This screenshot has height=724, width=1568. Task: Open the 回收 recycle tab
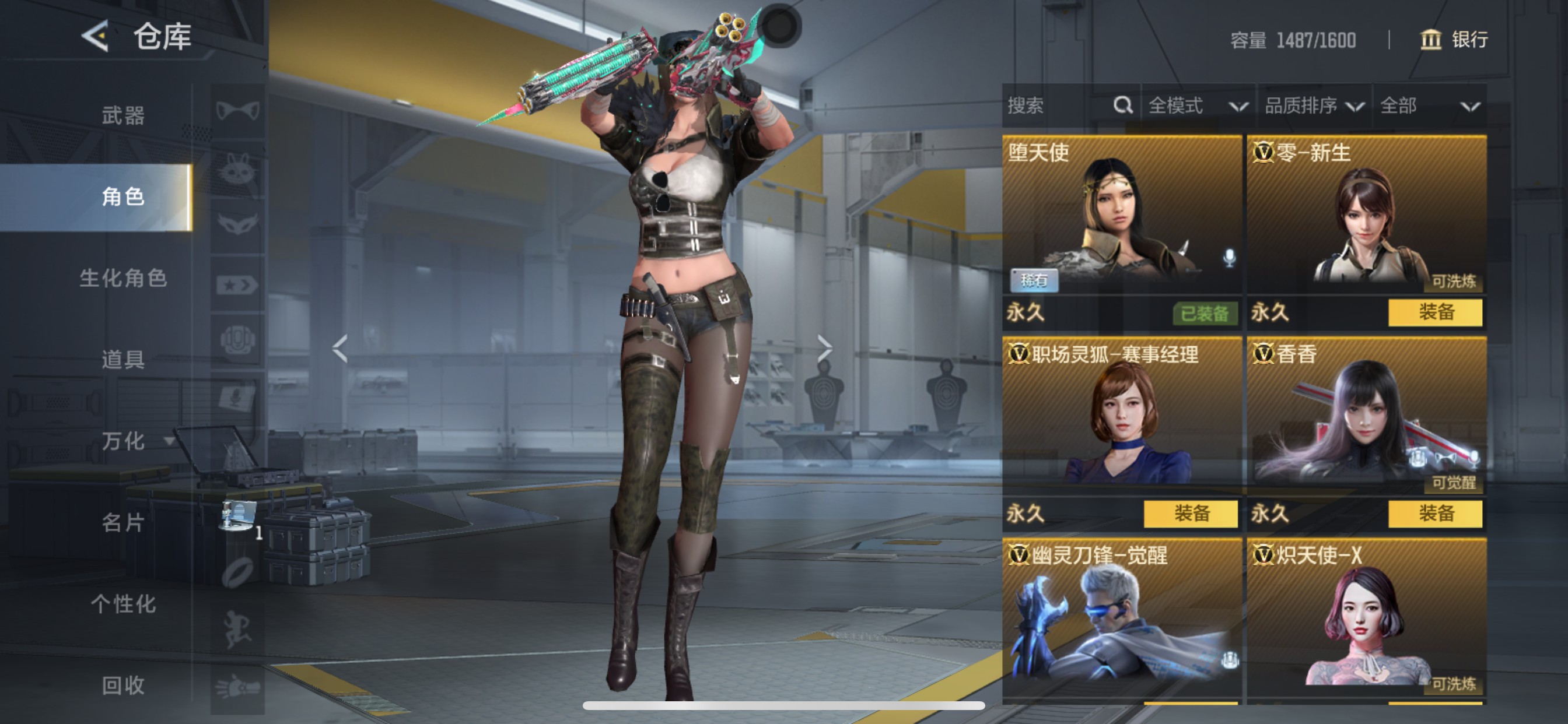coord(123,685)
